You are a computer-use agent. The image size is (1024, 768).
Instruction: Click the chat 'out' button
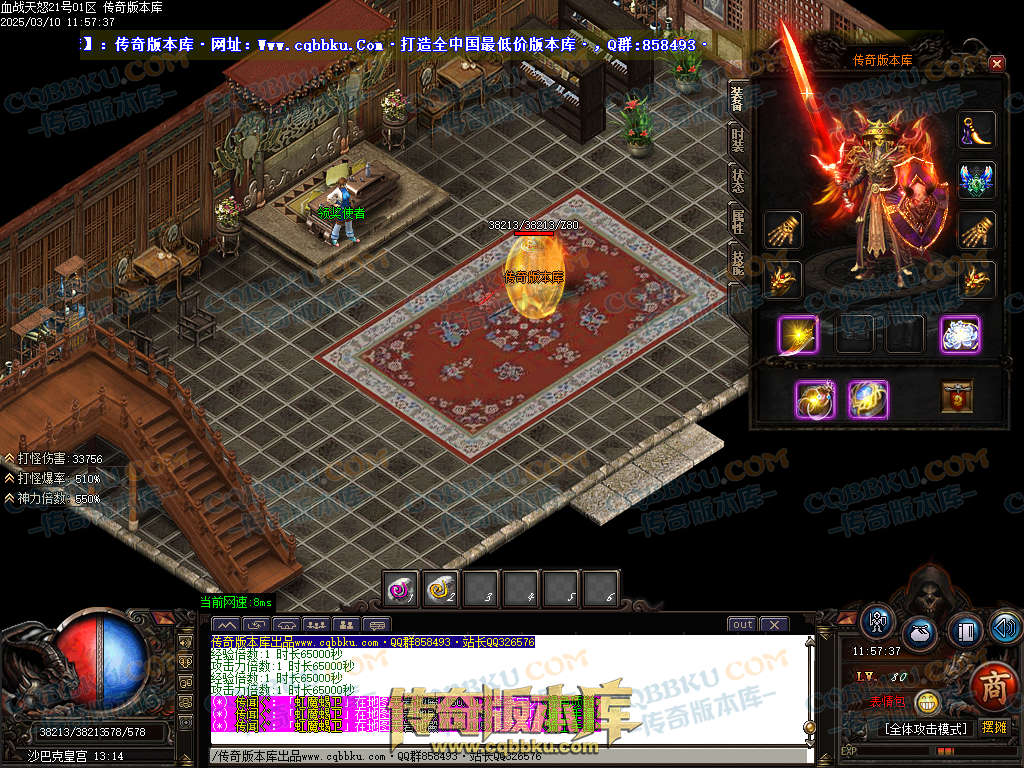742,625
